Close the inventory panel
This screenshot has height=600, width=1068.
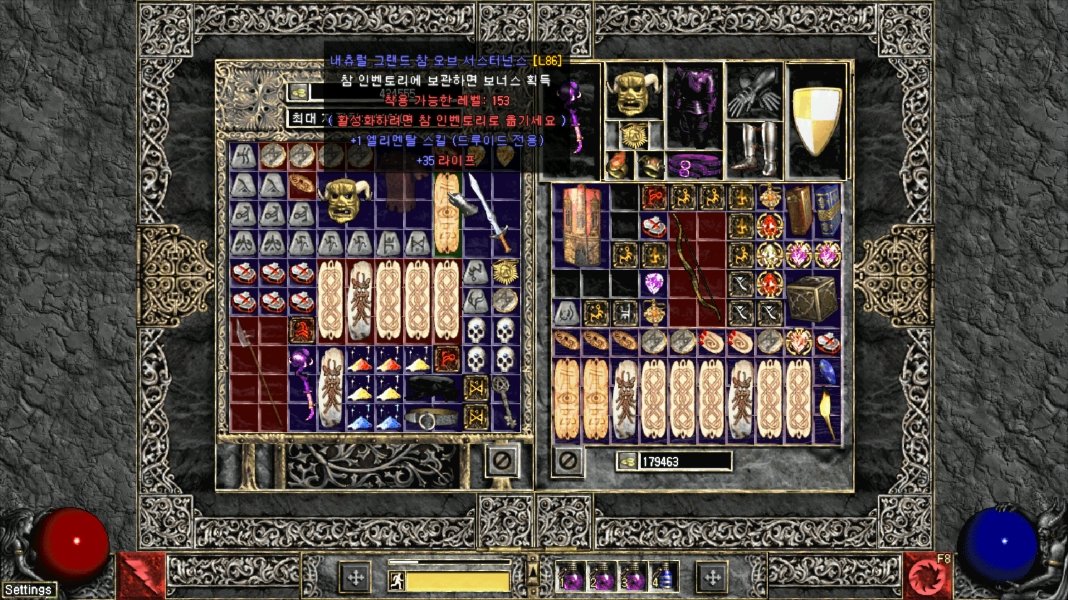pos(568,461)
